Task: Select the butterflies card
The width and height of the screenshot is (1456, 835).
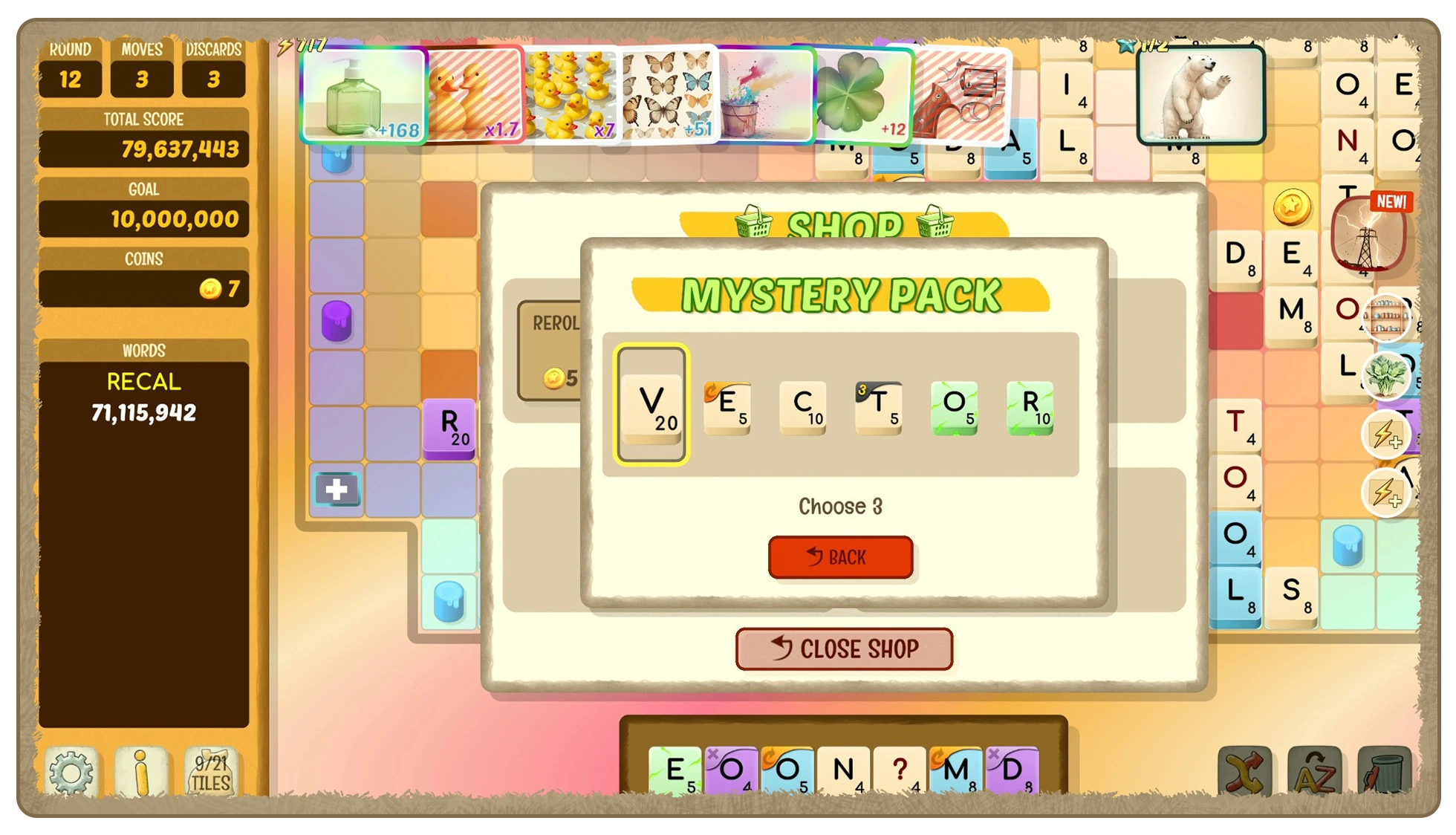Action: 667,94
